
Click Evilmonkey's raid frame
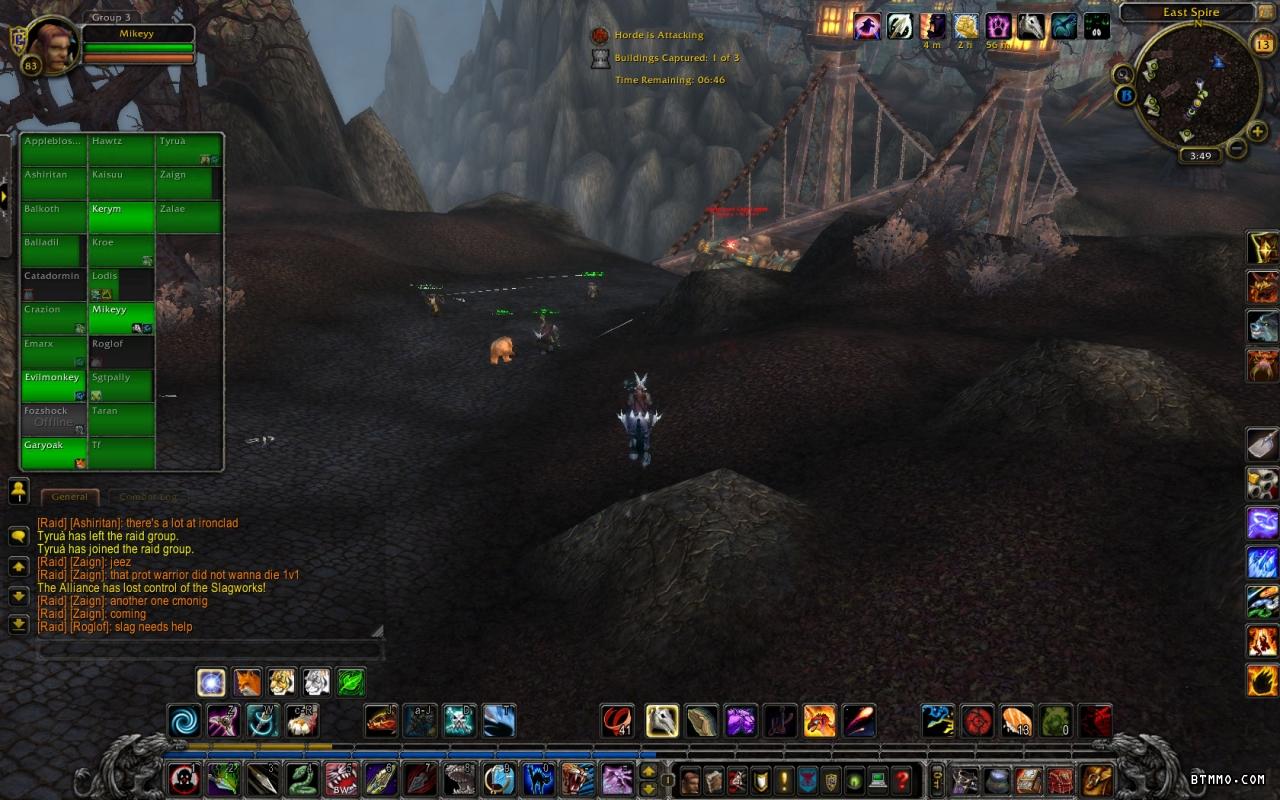54,385
